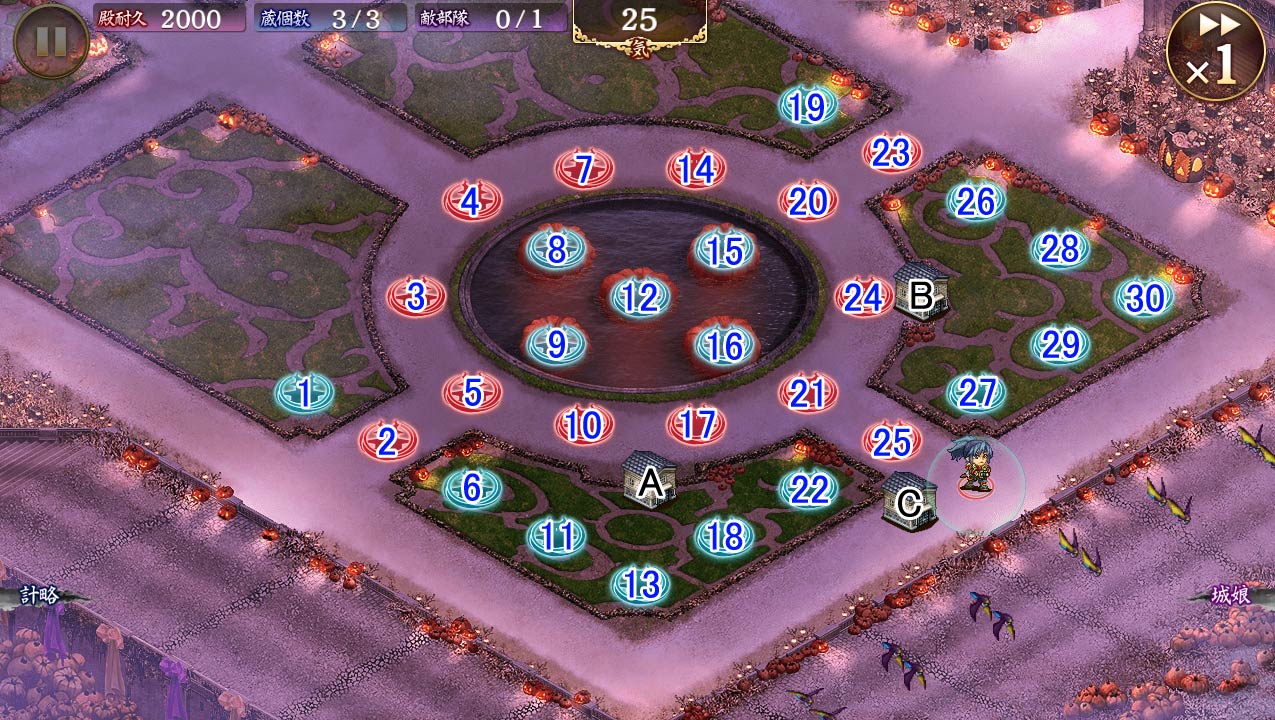Choose red deployment tile 7
Screen dimensions: 1275x720
coord(584,169)
